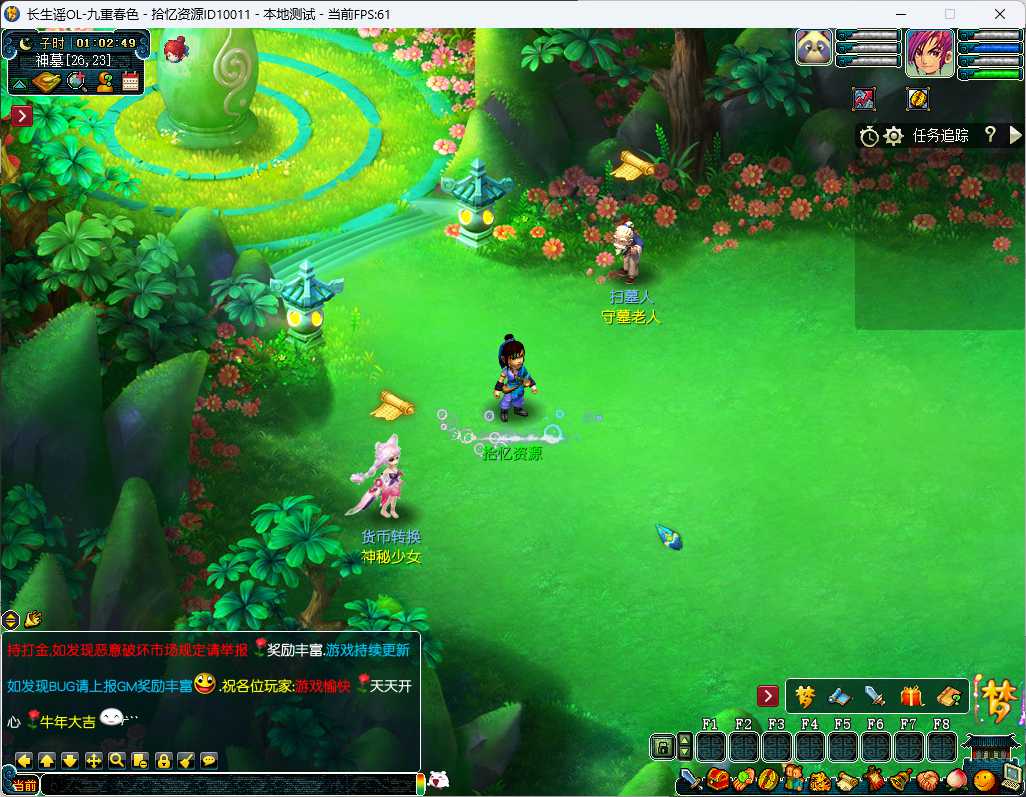Toggle the chat padlock button
Image resolution: width=1026 pixels, height=797 pixels.
click(x=163, y=760)
